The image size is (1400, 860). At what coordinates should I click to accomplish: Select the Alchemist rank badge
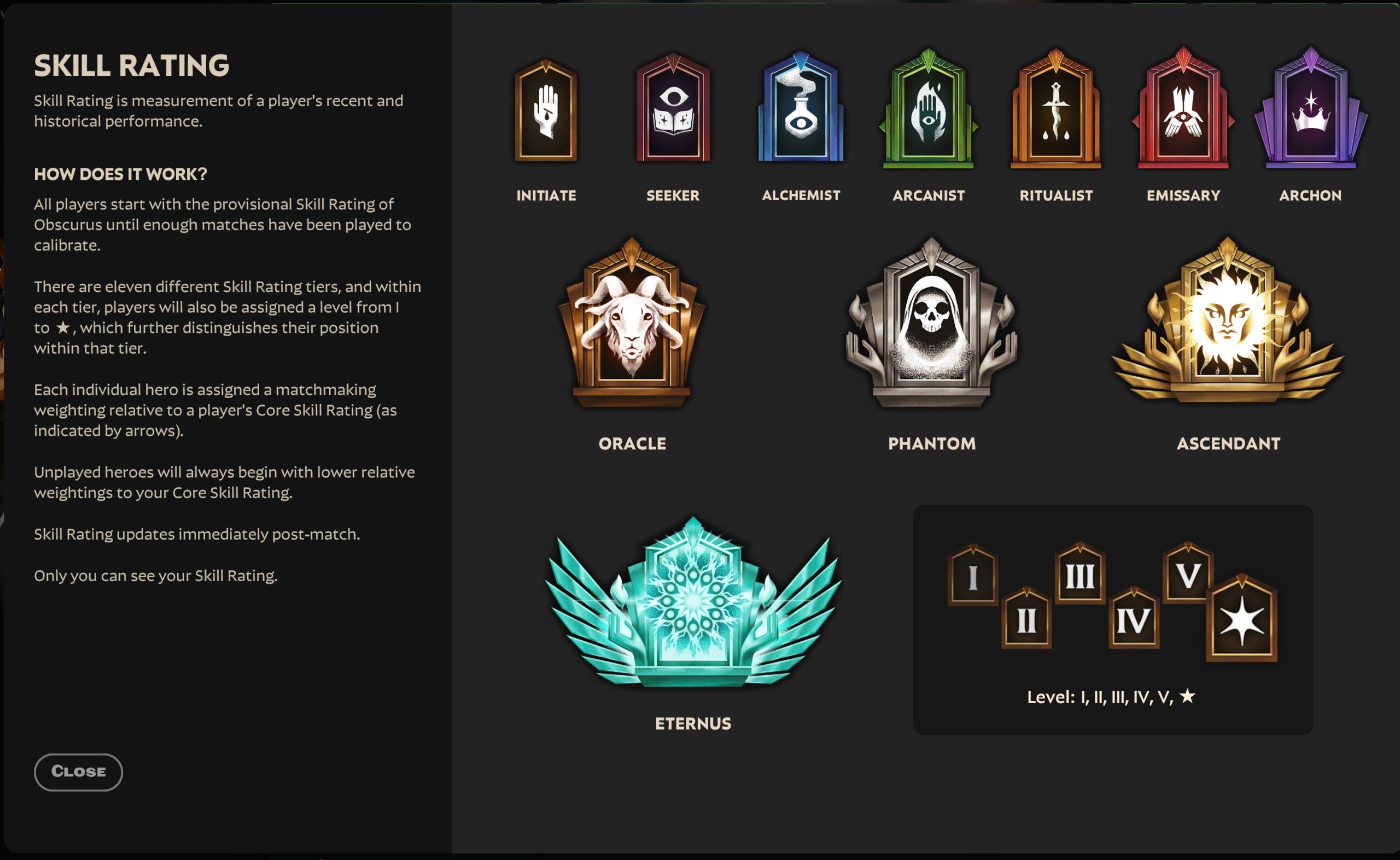pyautogui.click(x=801, y=113)
